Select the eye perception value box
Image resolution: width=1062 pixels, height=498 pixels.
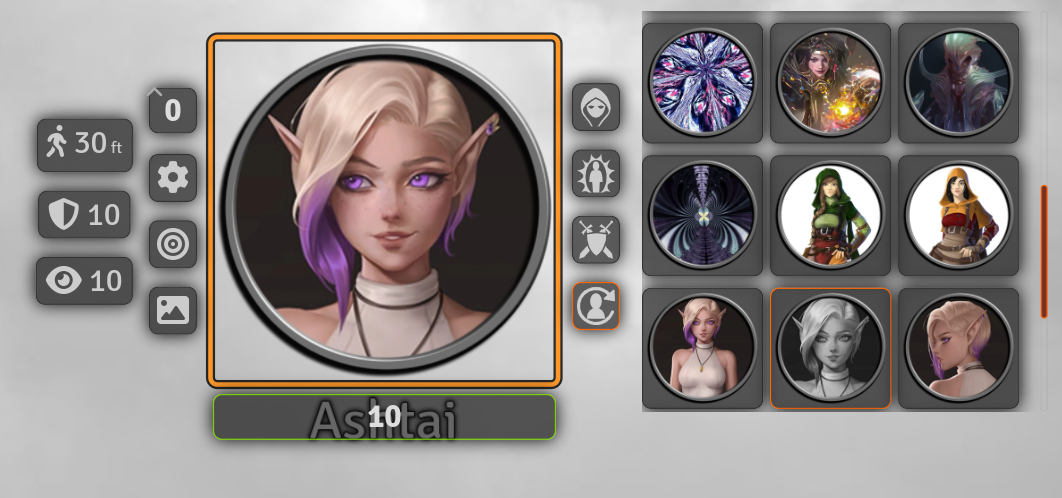(x=84, y=281)
